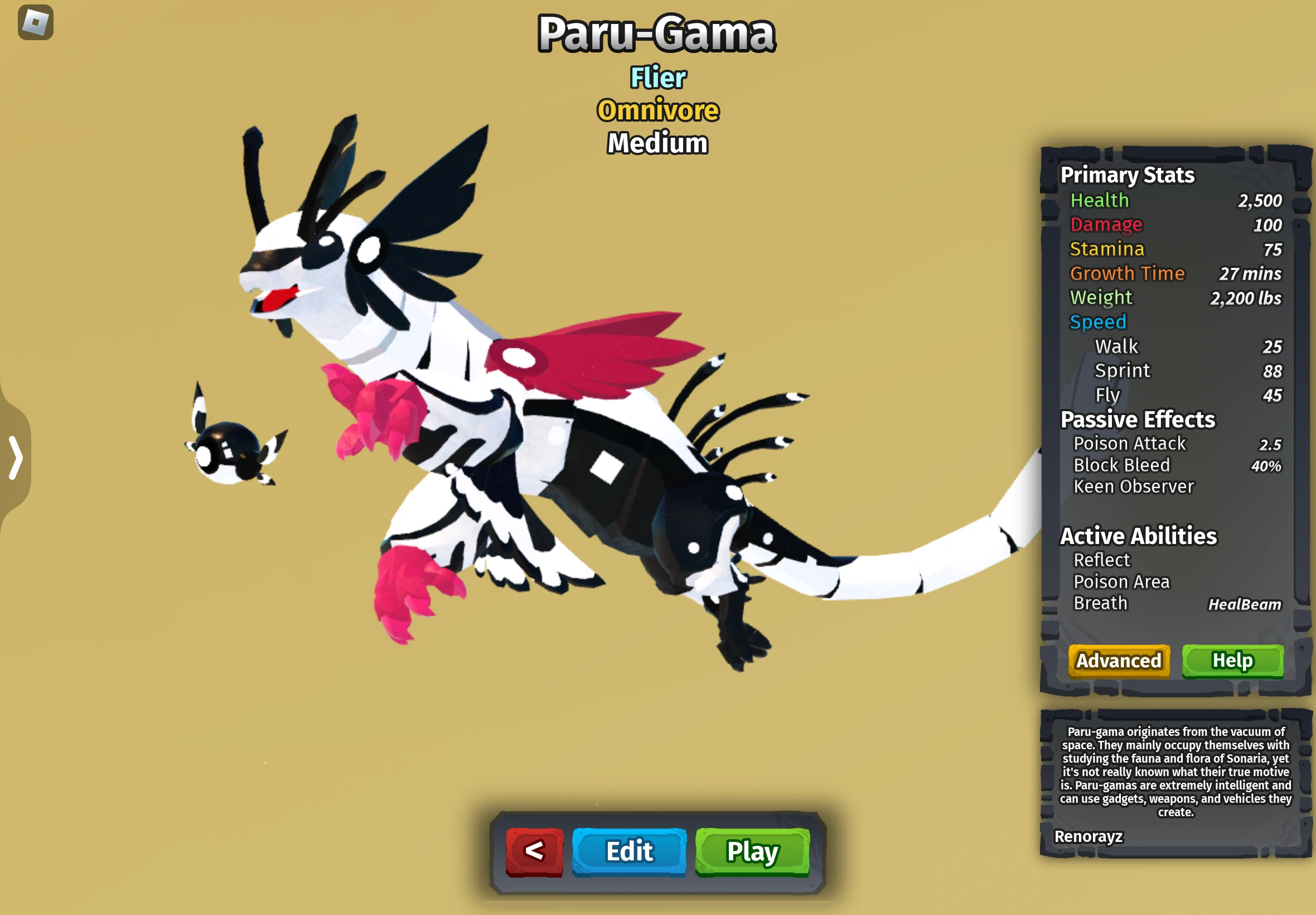Expand the Speed stats section

pyautogui.click(x=1097, y=321)
